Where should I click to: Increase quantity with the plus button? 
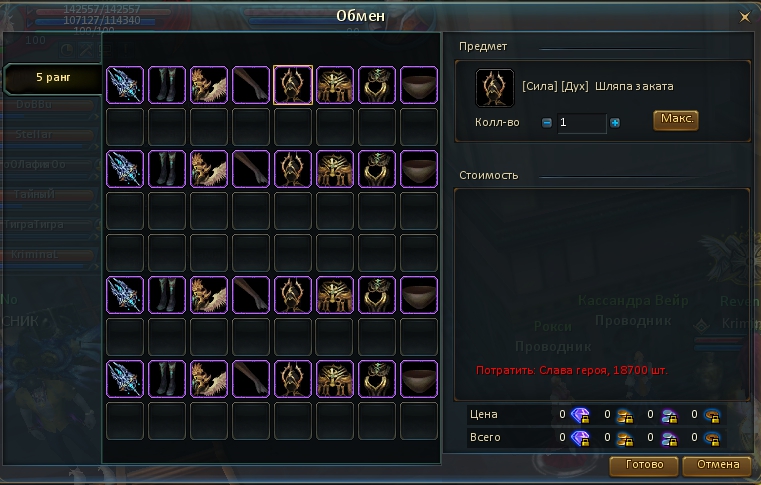coord(615,123)
